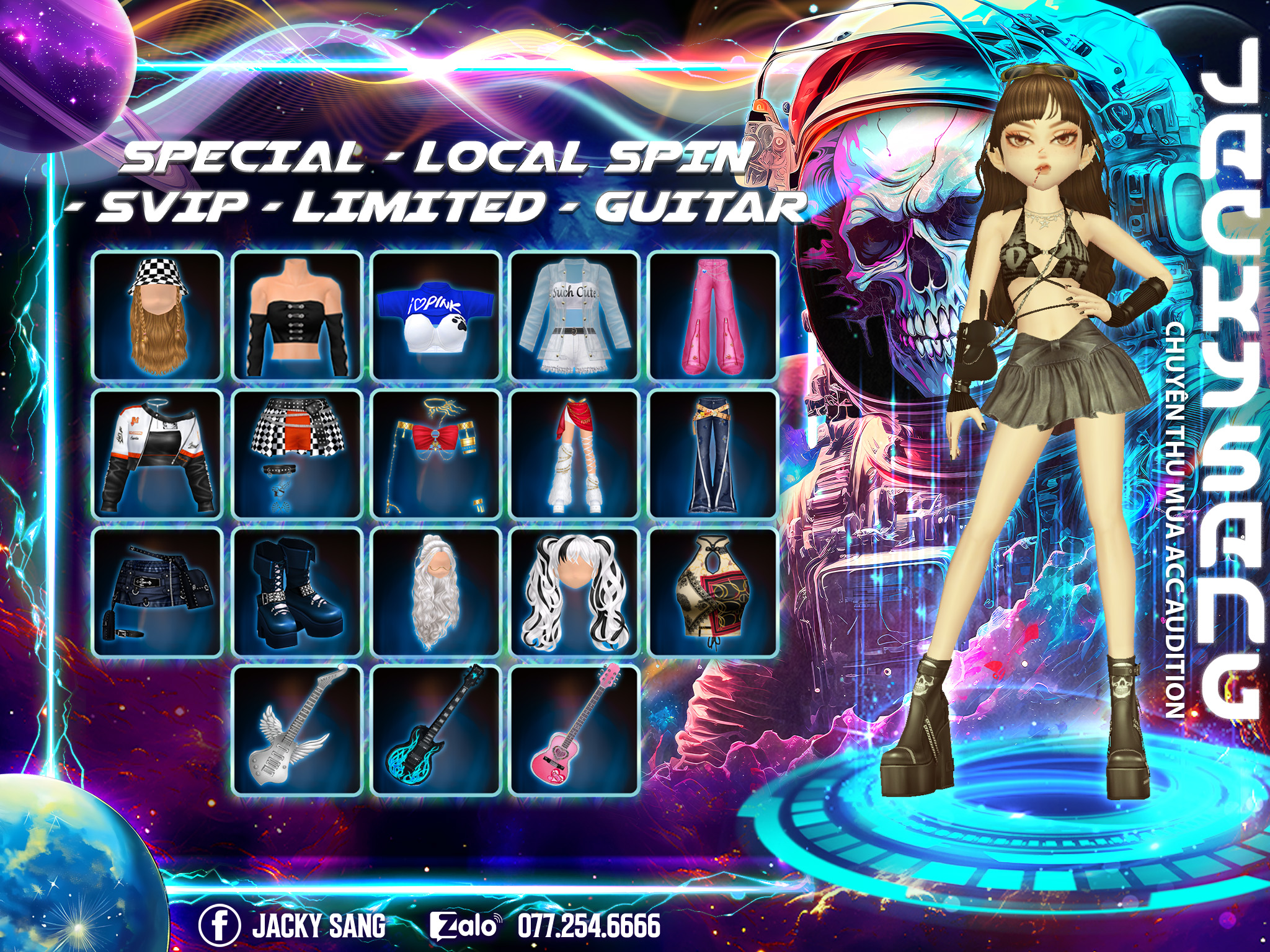Click the Zalo logo by the phone number

[465, 925]
